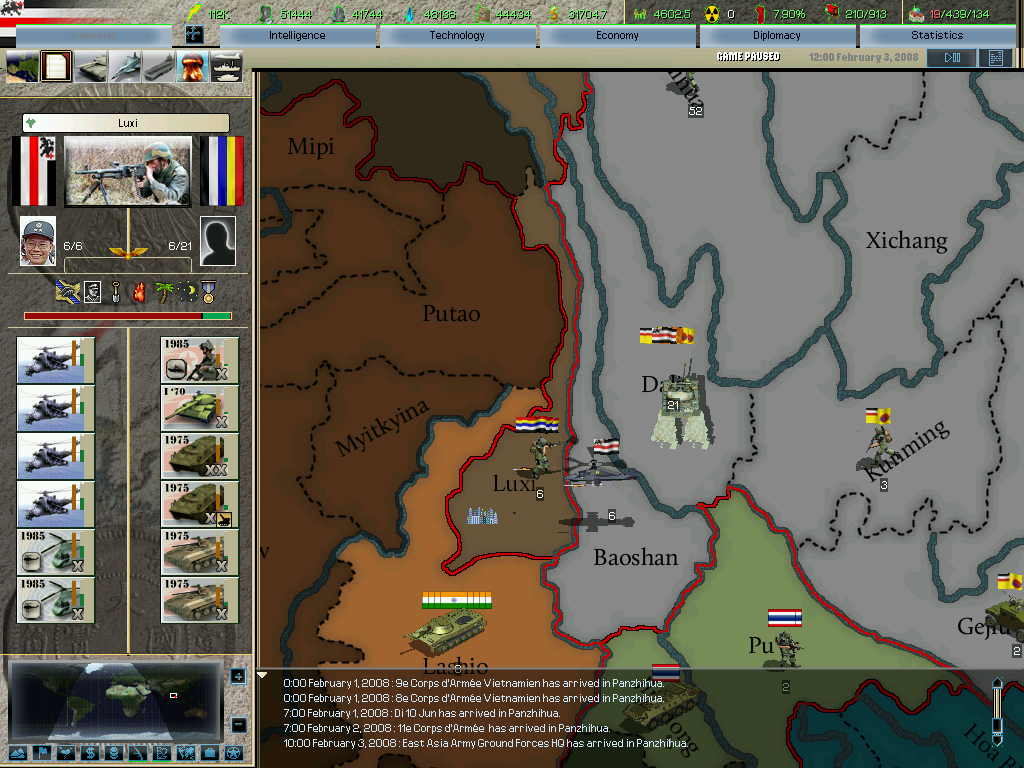Click the four-arrow move map button
The image size is (1024, 768).
tap(194, 35)
